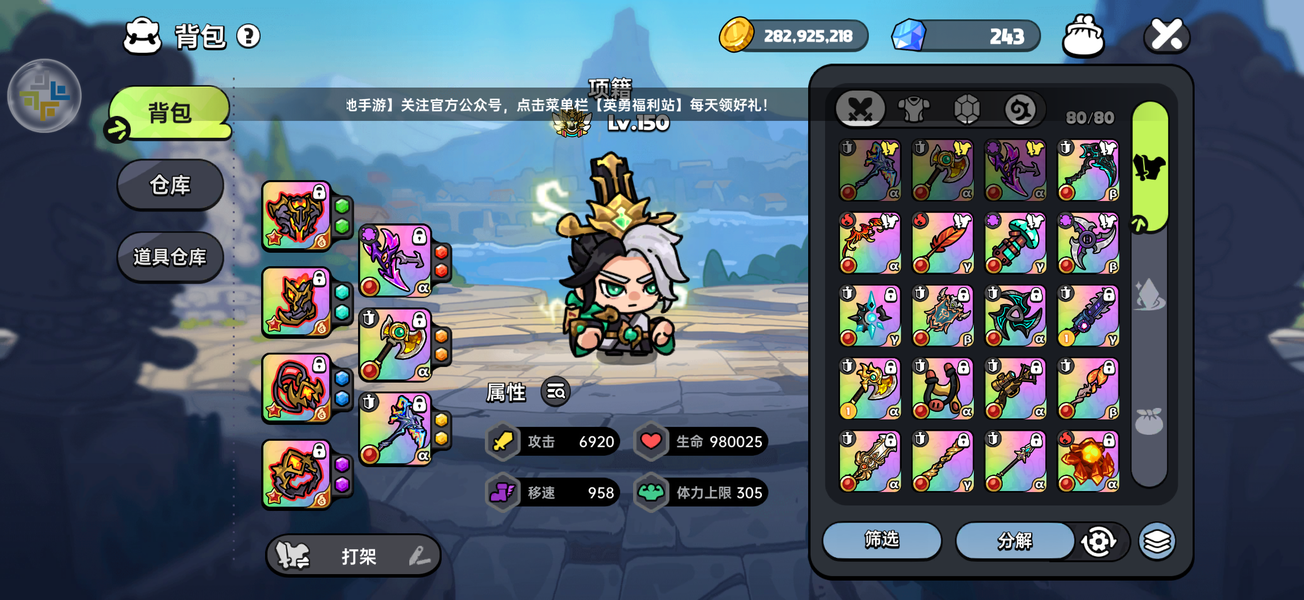Open the spiral swirl category
Image resolution: width=1304 pixels, height=600 pixels.
(x=1020, y=109)
